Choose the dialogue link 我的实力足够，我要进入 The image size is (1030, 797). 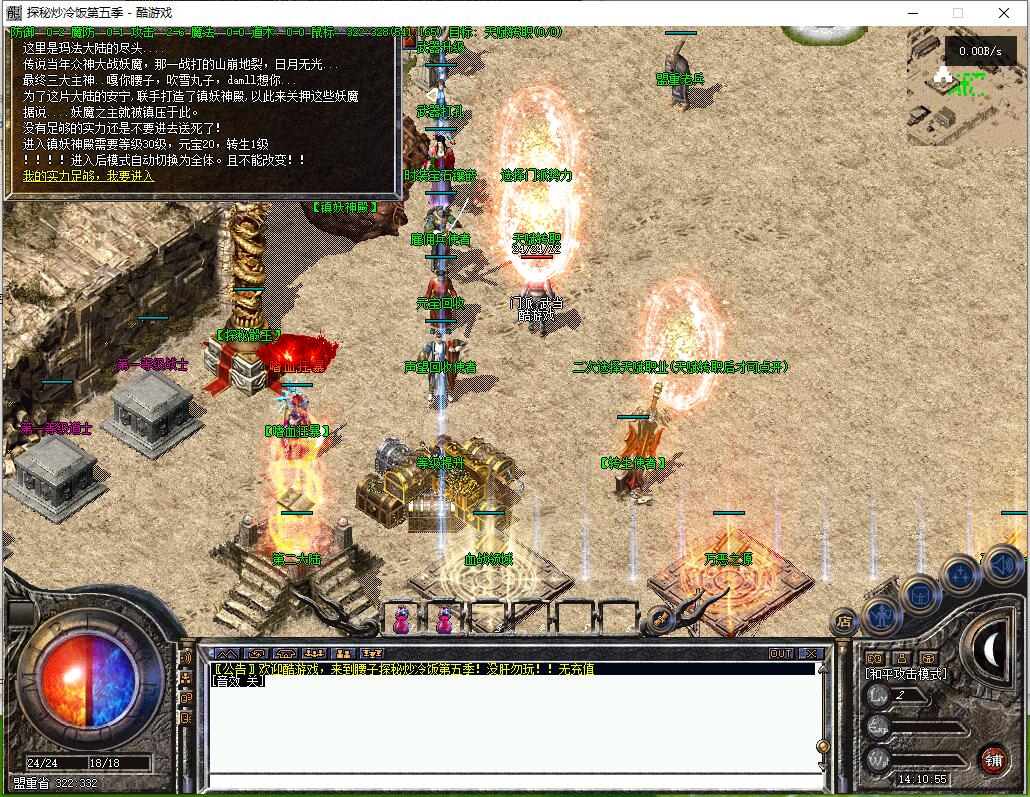click(x=89, y=176)
